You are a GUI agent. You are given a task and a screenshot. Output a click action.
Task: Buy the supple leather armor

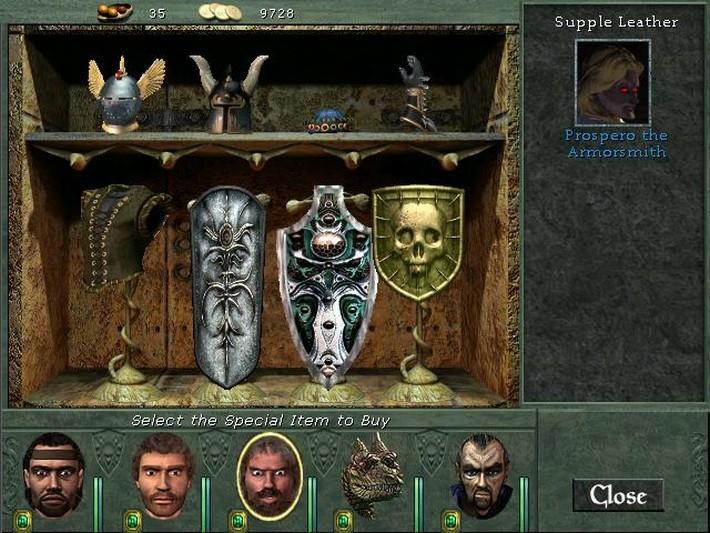click(x=120, y=235)
